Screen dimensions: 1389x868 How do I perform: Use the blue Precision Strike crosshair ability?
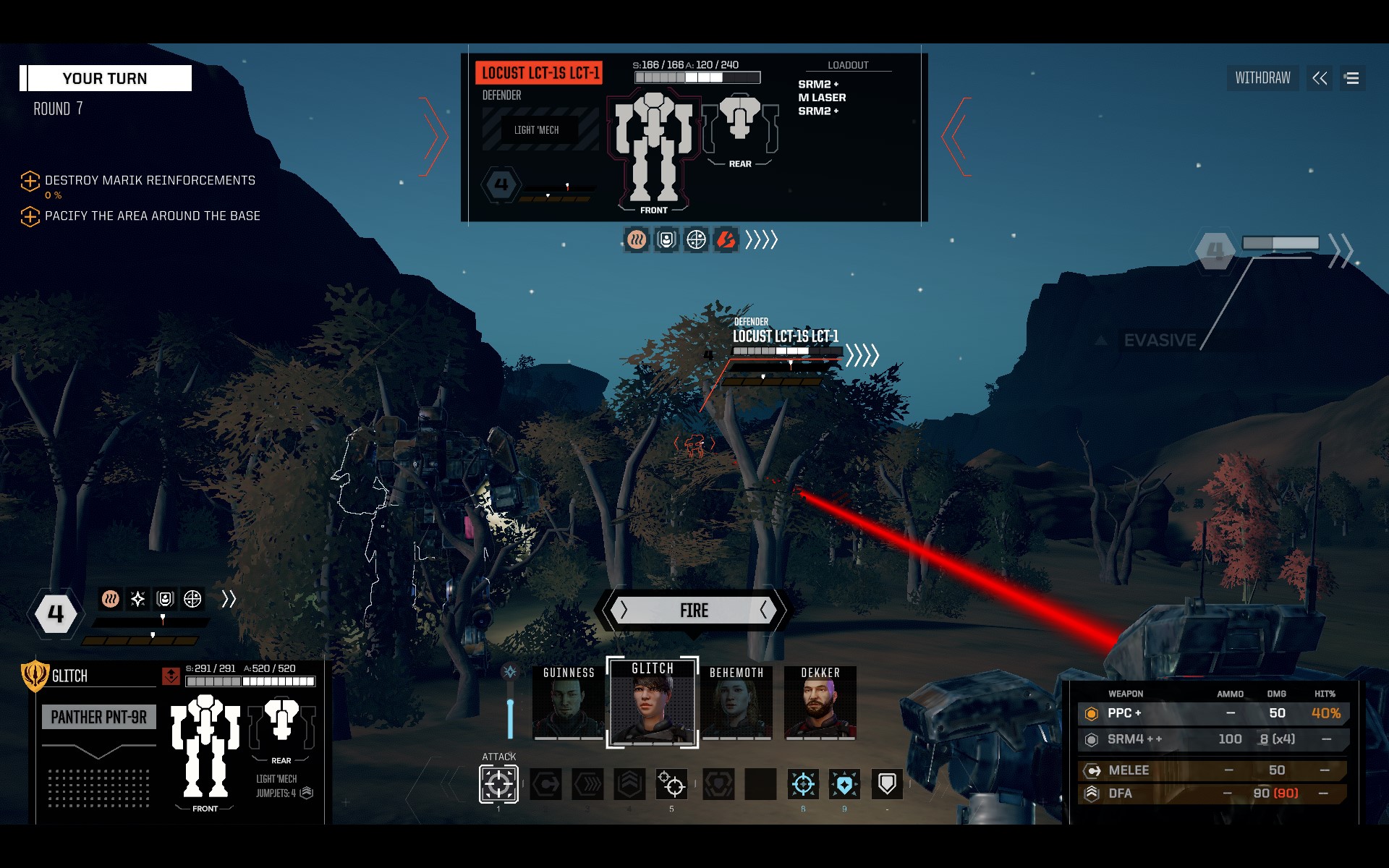click(803, 784)
